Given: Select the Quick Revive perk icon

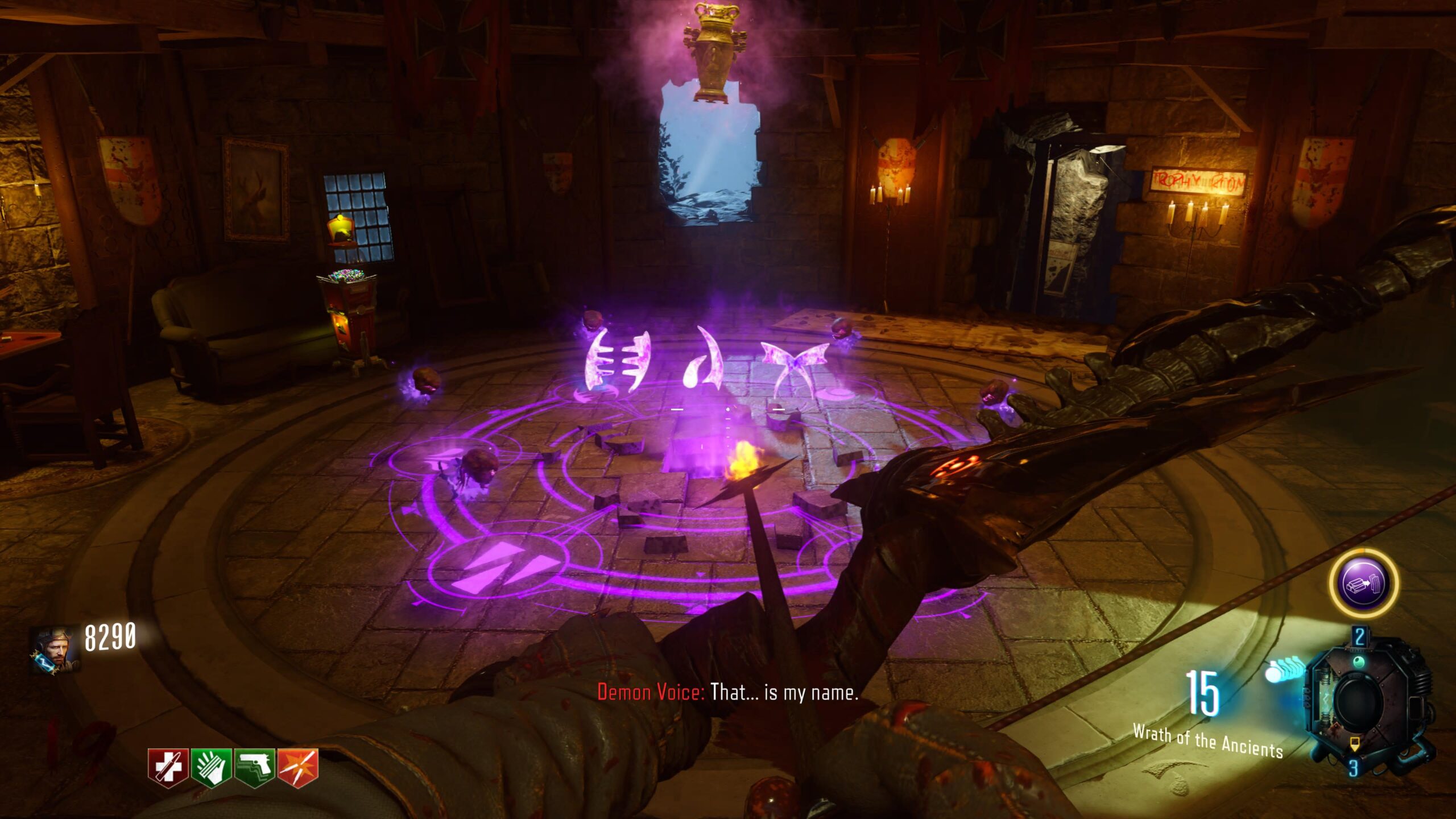Looking at the screenshot, I should tap(168, 766).
